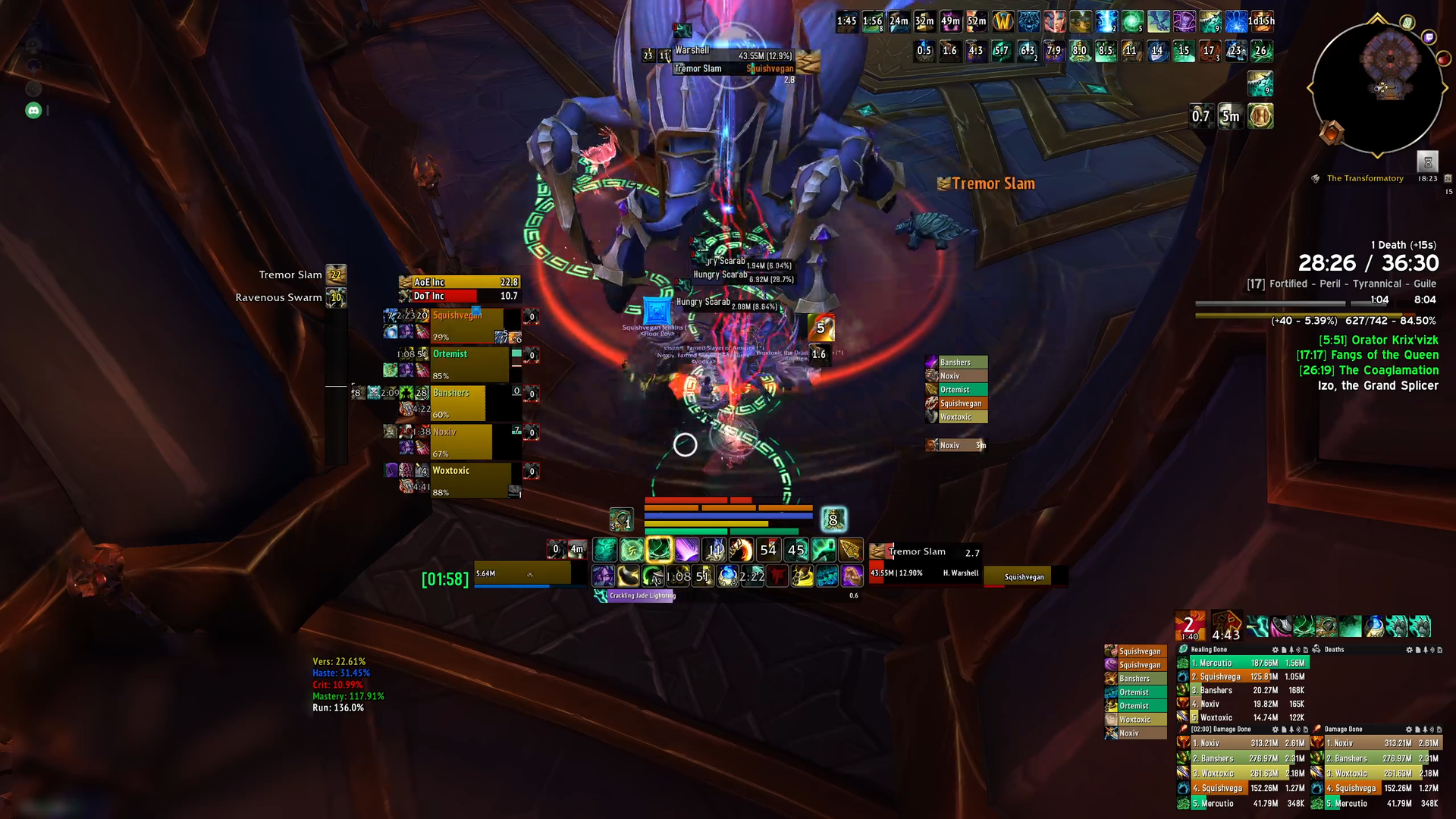Activate the purple grasping hand ability

852,576
